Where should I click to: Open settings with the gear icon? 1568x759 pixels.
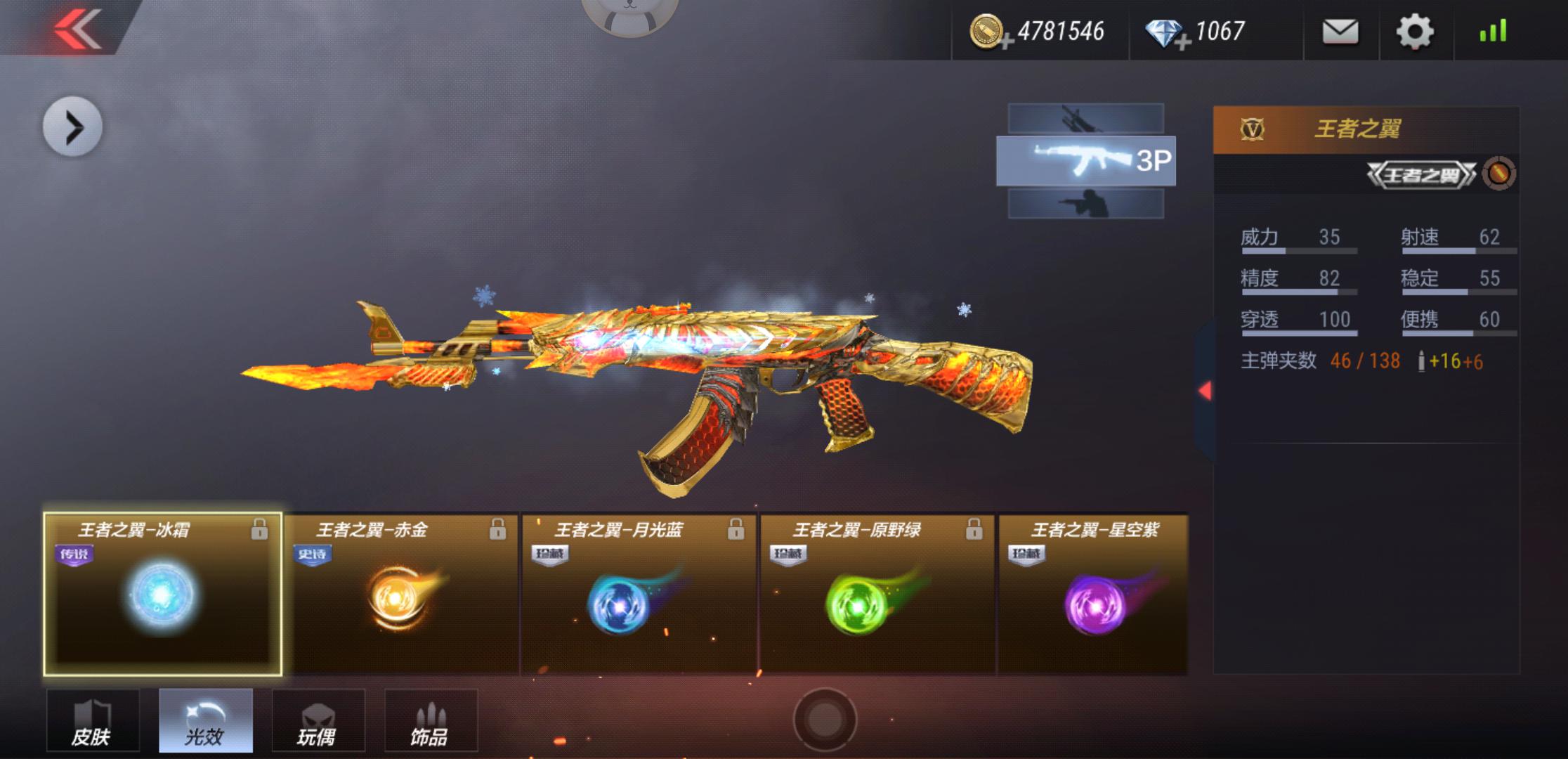click(x=1414, y=32)
